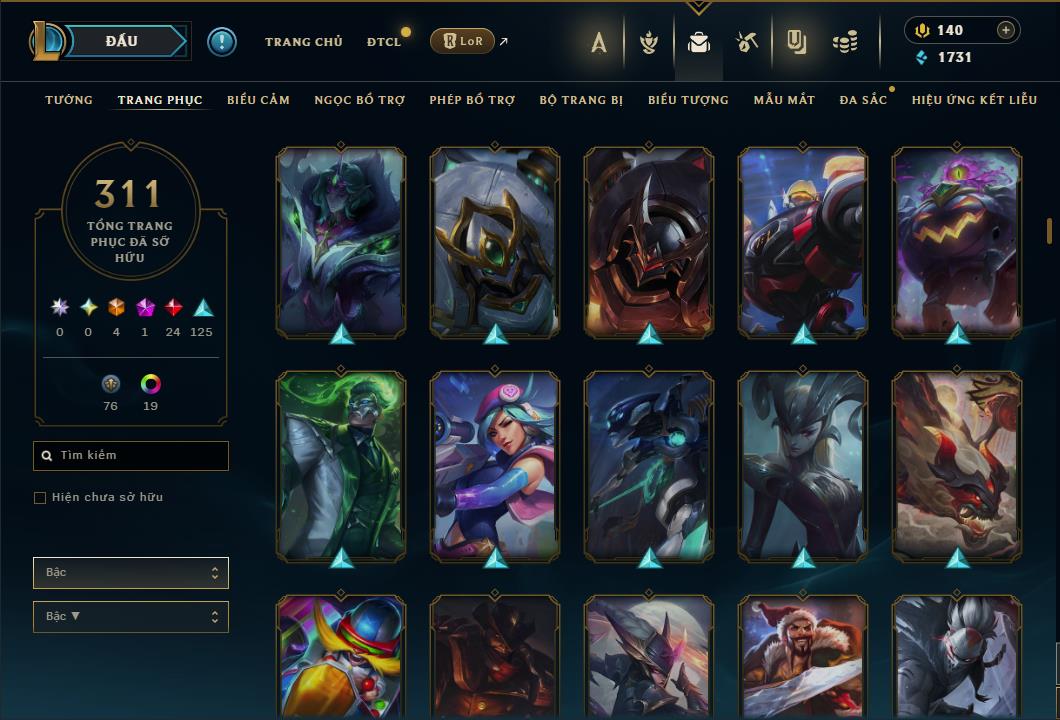Viewport: 1060px width, 720px height.
Task: Click the ĐẤU play button
Action: click(x=122, y=41)
